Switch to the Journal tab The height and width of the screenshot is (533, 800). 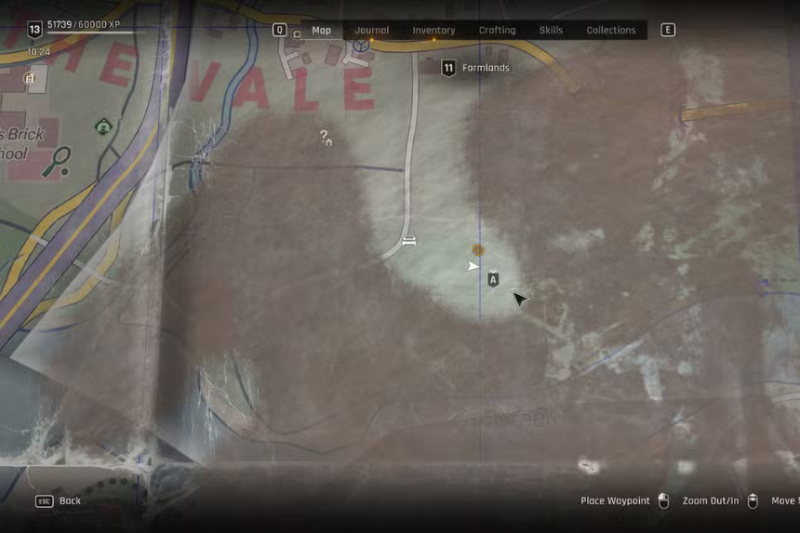(372, 31)
